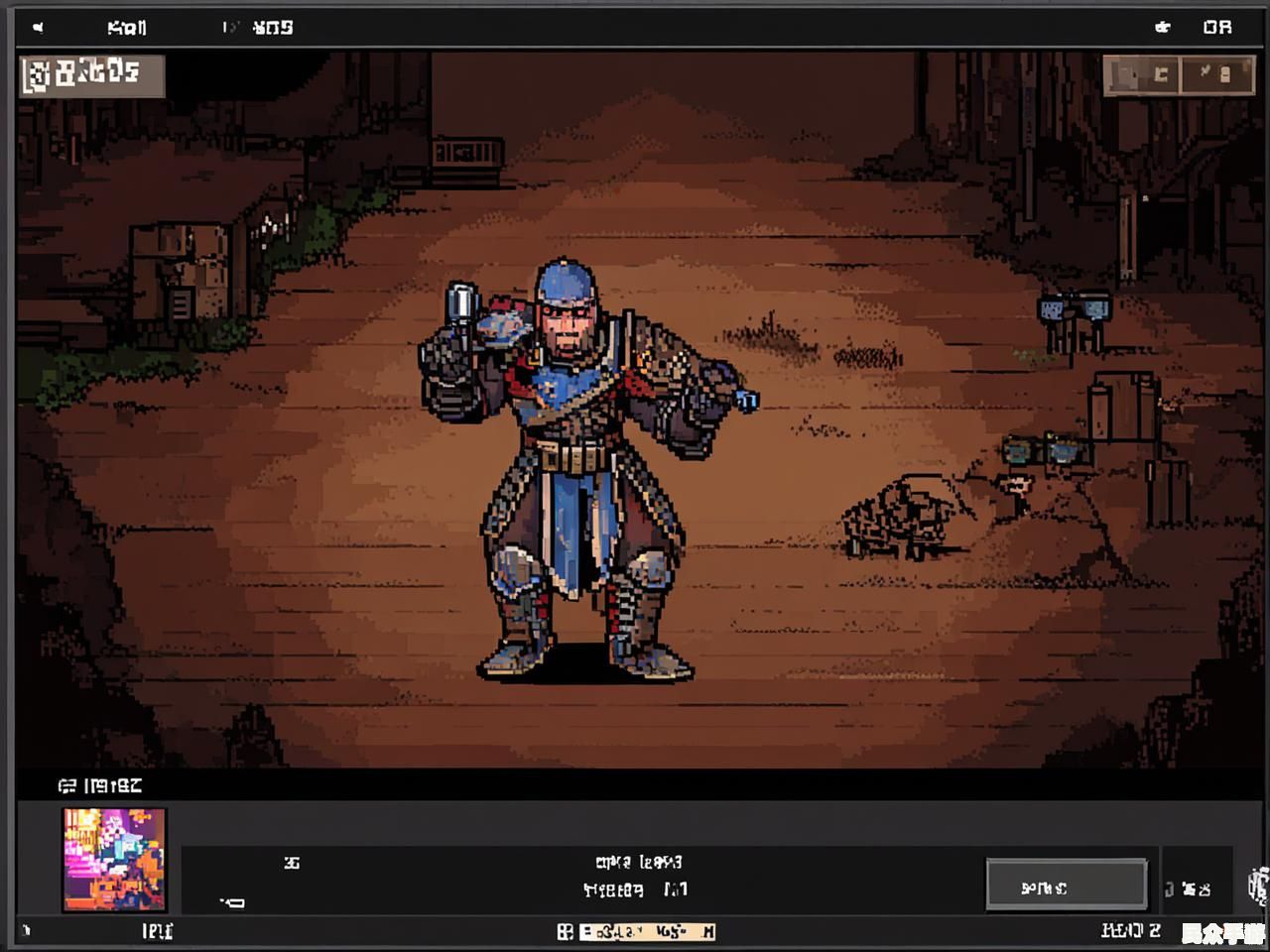Click the back arrow in the top bar
The image size is (1270, 952).
(x=38, y=27)
